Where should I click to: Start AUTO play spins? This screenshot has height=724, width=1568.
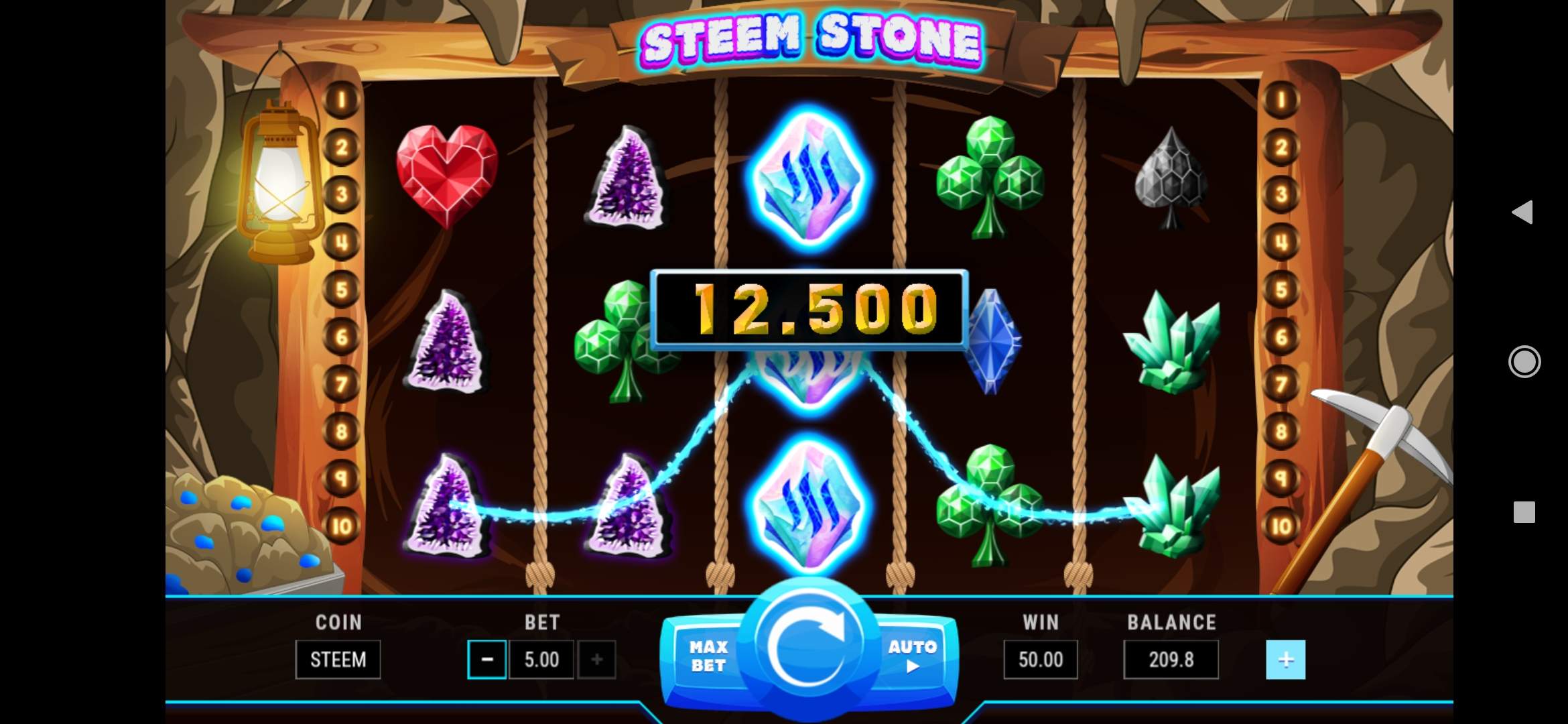912,656
